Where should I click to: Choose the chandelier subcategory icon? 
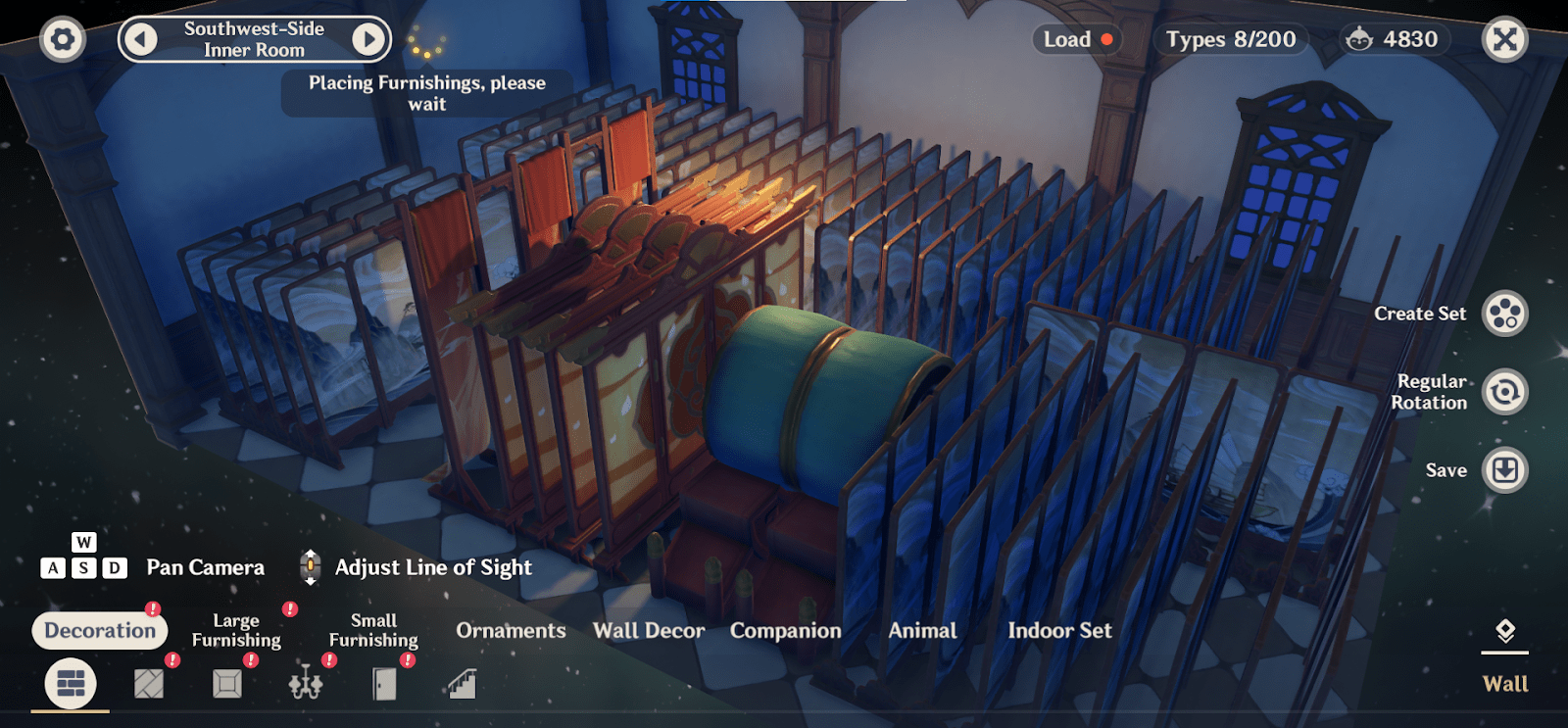click(306, 683)
